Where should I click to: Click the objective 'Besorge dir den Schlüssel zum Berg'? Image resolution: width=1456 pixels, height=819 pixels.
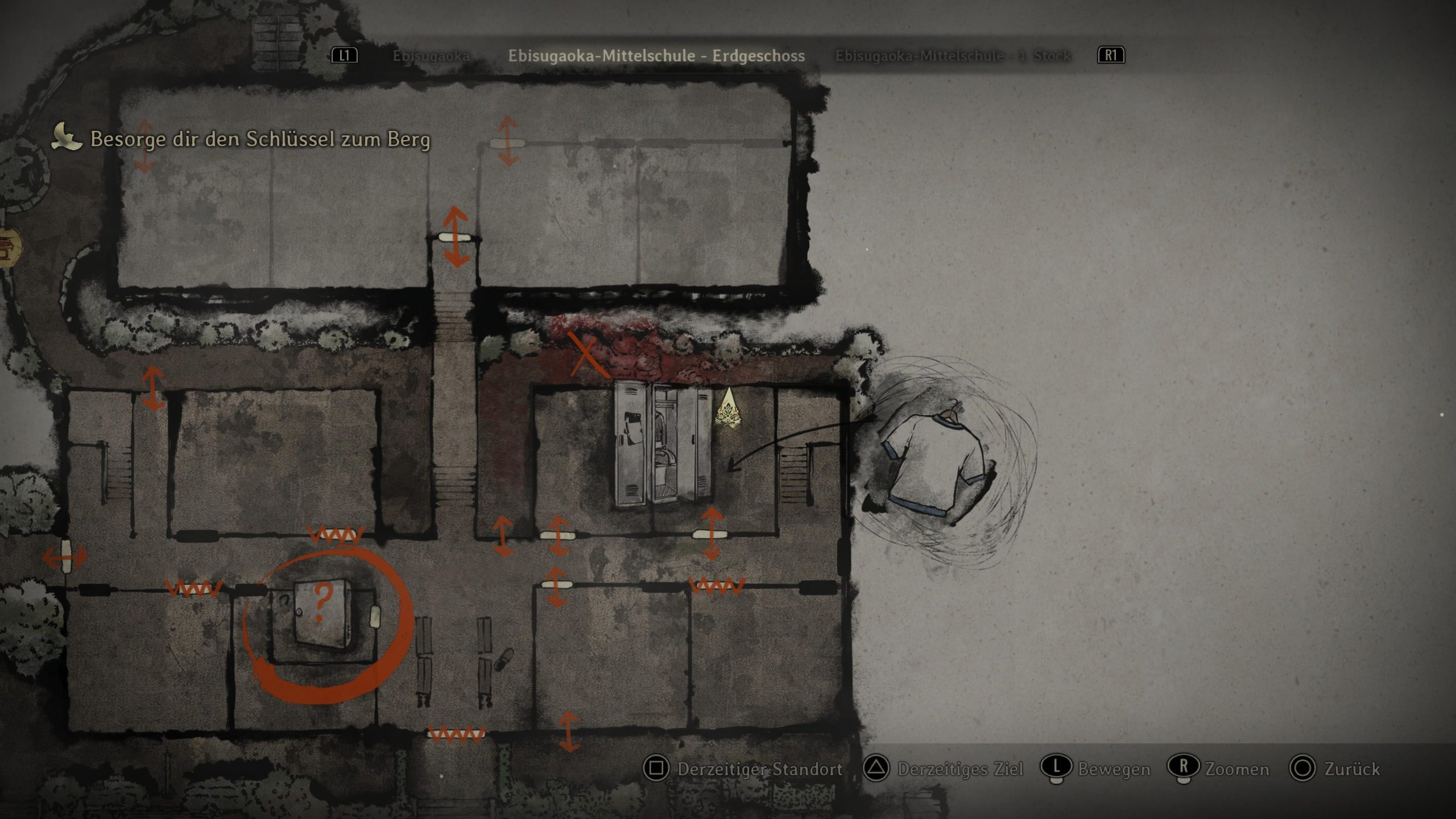click(x=260, y=139)
